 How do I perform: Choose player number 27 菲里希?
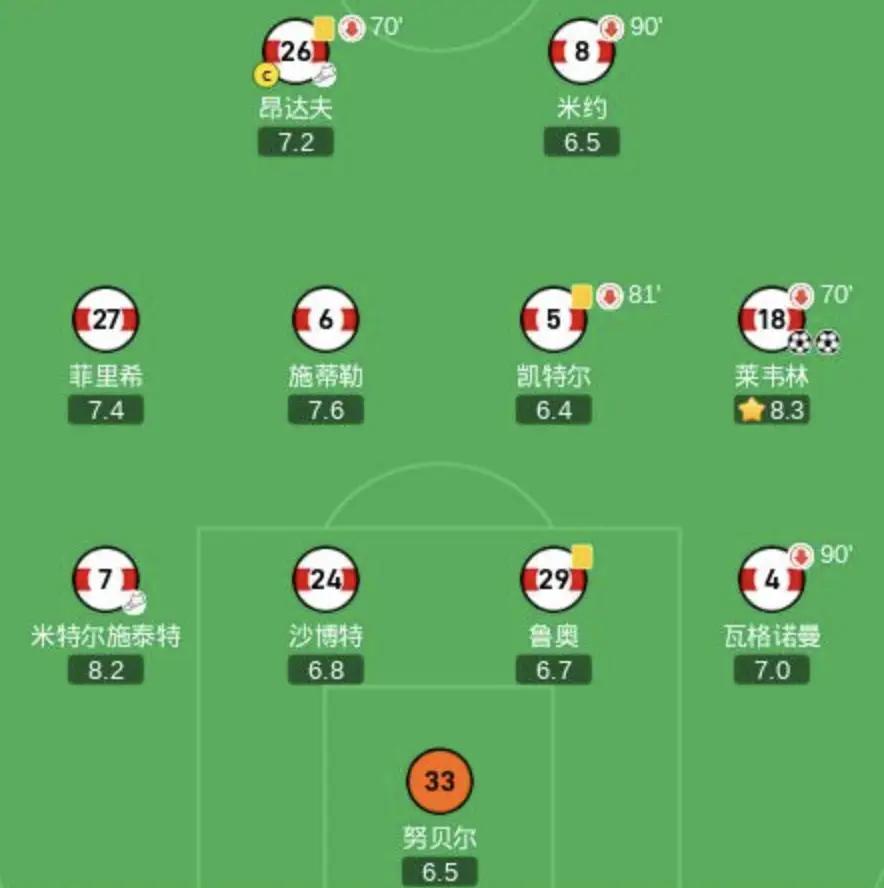click(106, 320)
